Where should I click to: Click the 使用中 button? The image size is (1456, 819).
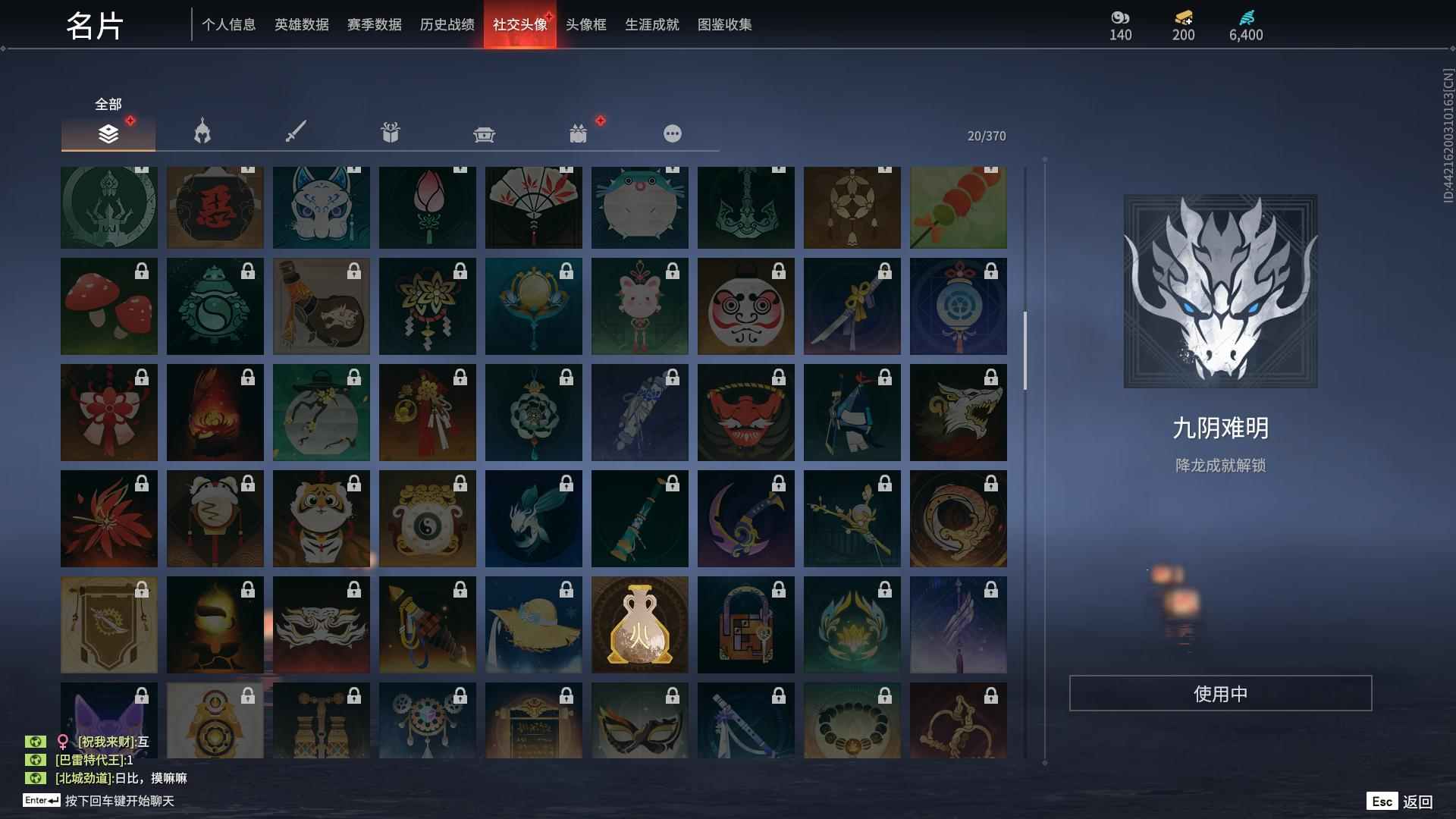pyautogui.click(x=1219, y=692)
